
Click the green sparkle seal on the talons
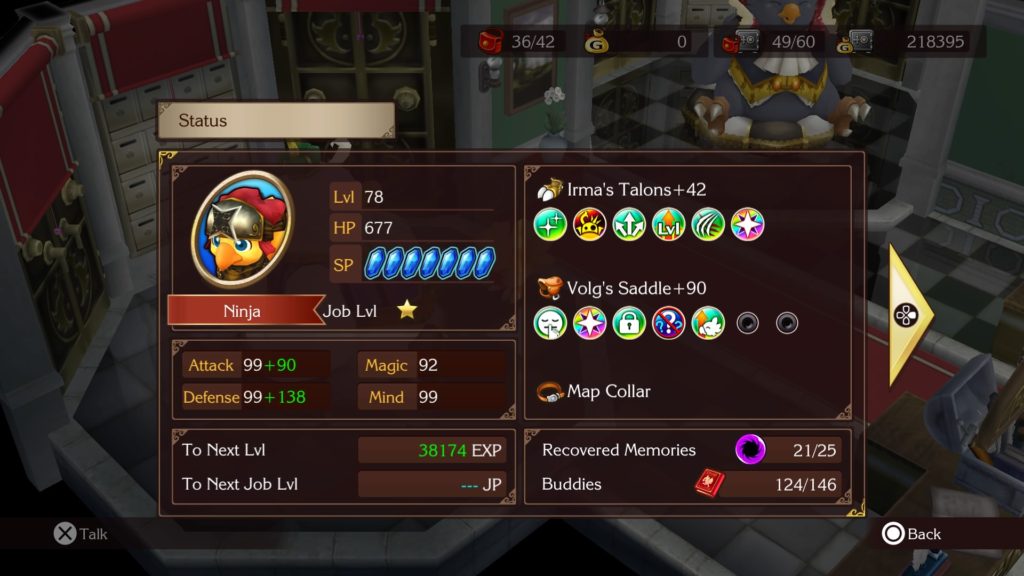point(550,225)
